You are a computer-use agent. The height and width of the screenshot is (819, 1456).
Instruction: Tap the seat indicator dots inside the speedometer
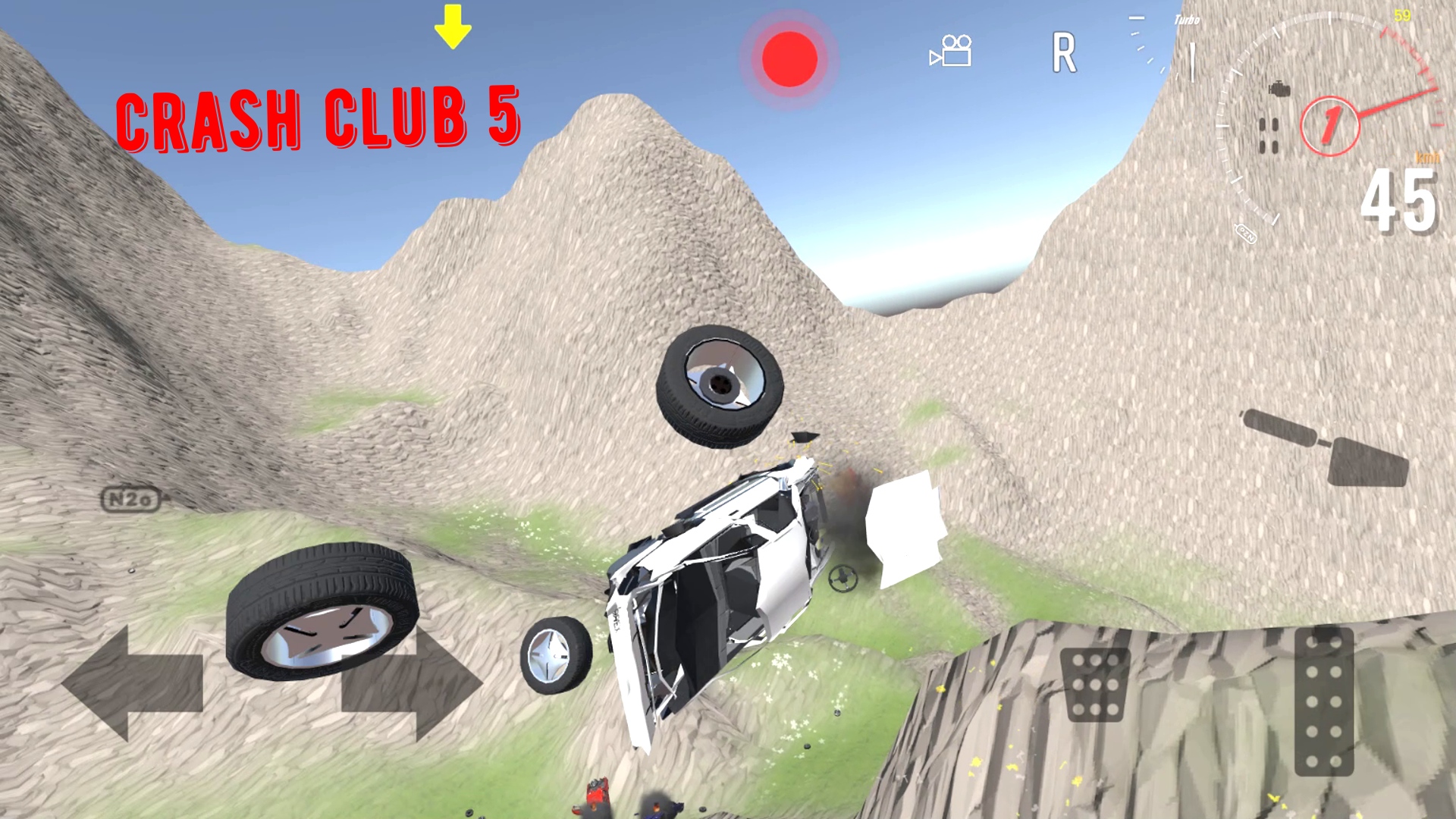coord(1269,135)
